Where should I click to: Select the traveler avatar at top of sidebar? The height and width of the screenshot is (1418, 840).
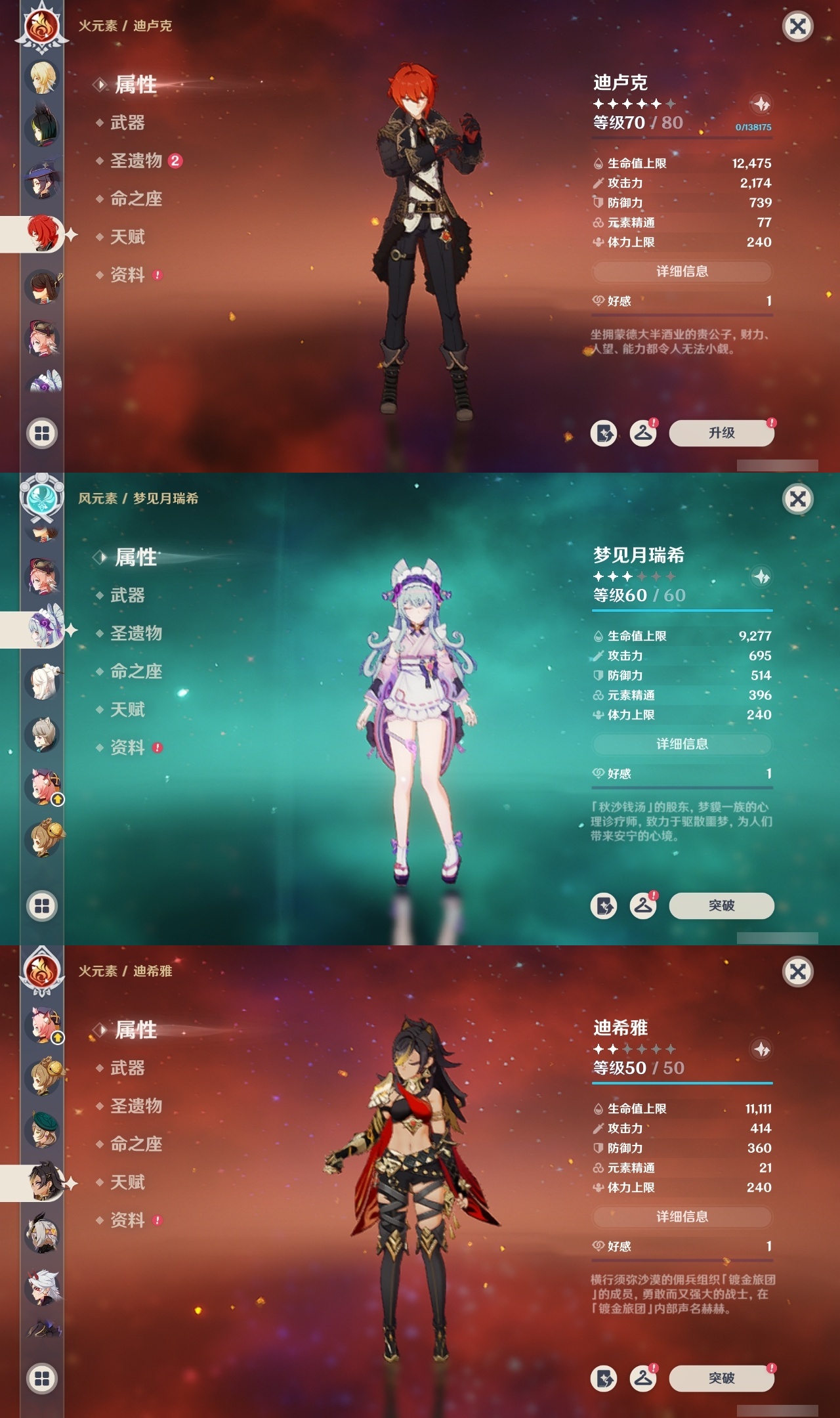[41, 77]
